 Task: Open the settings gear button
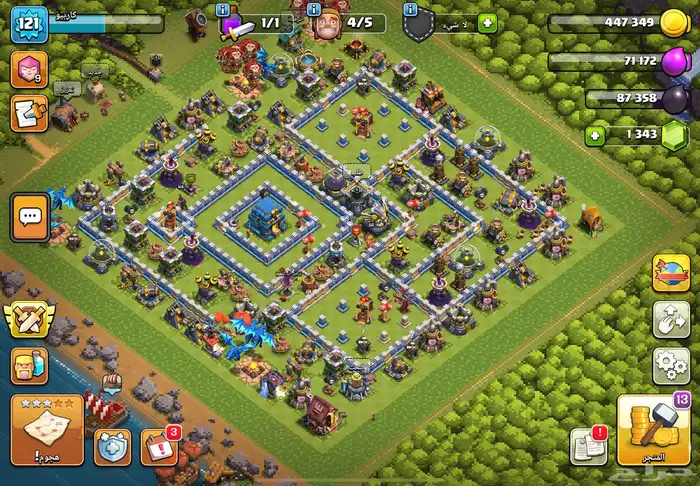671,366
